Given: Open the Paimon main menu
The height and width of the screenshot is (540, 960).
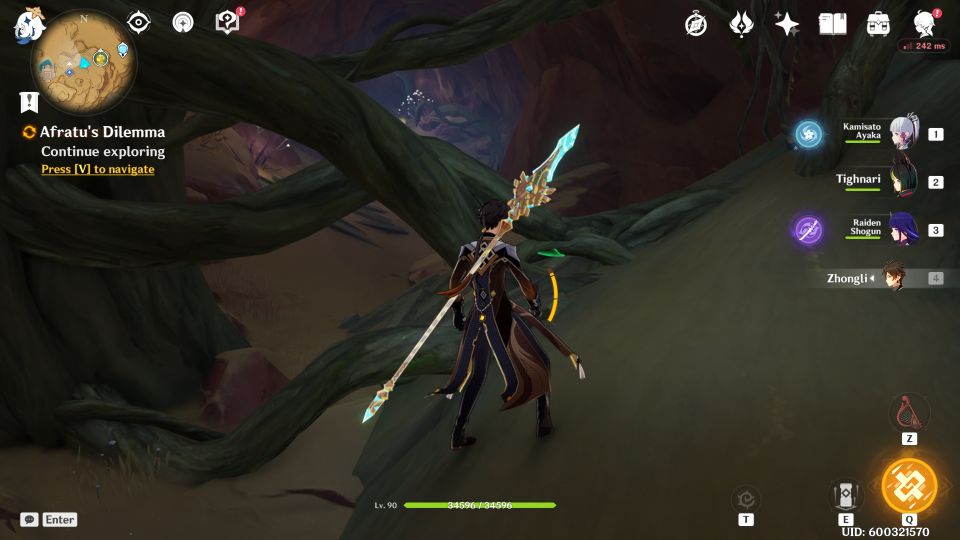Looking at the screenshot, I should (x=27, y=26).
